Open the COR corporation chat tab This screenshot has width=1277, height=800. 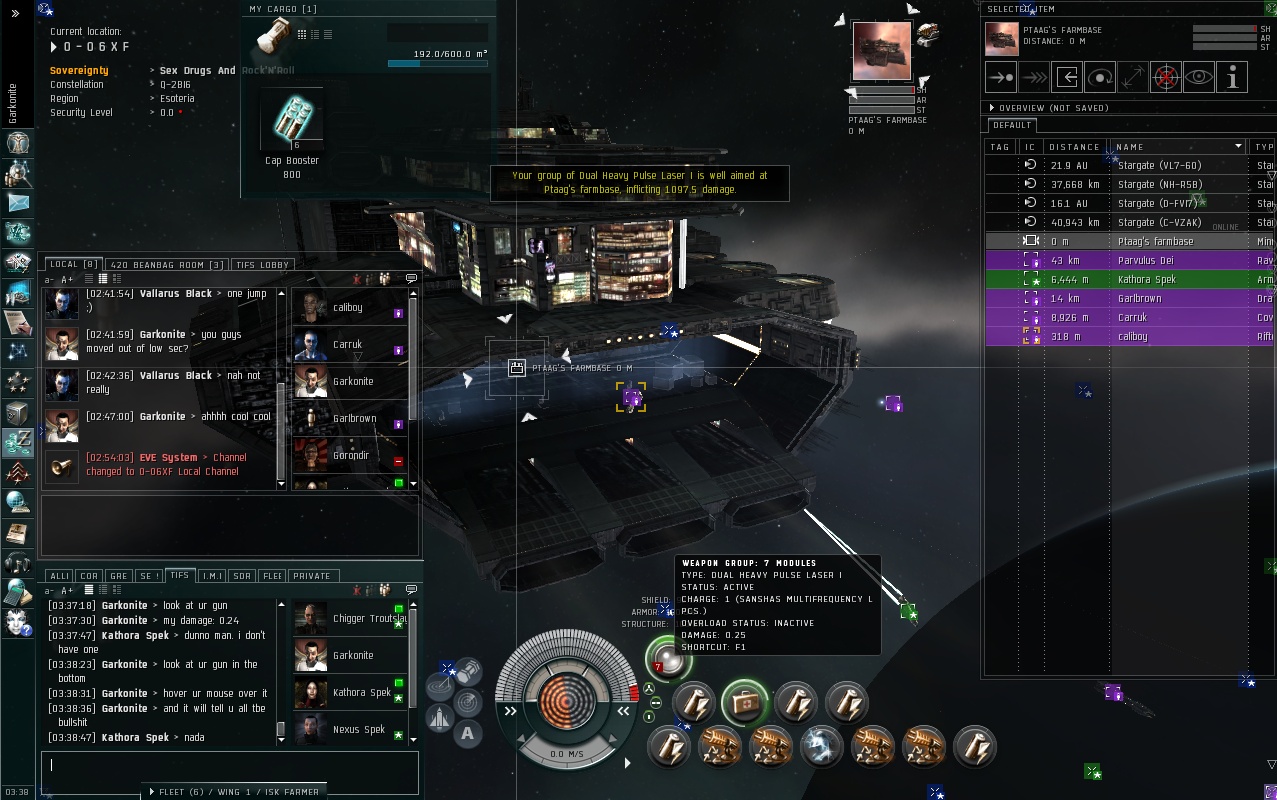click(90, 576)
